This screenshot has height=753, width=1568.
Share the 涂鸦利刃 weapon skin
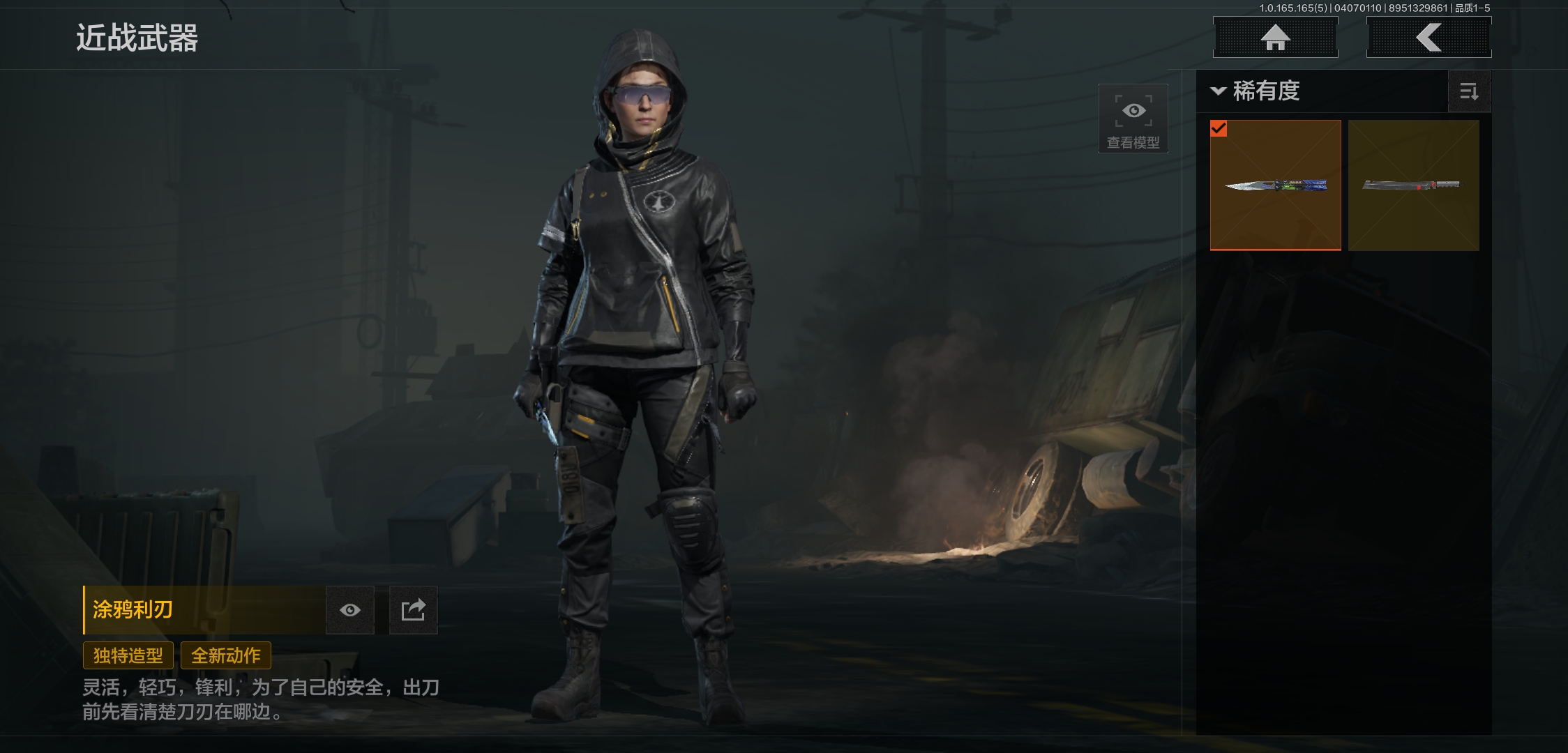point(413,610)
